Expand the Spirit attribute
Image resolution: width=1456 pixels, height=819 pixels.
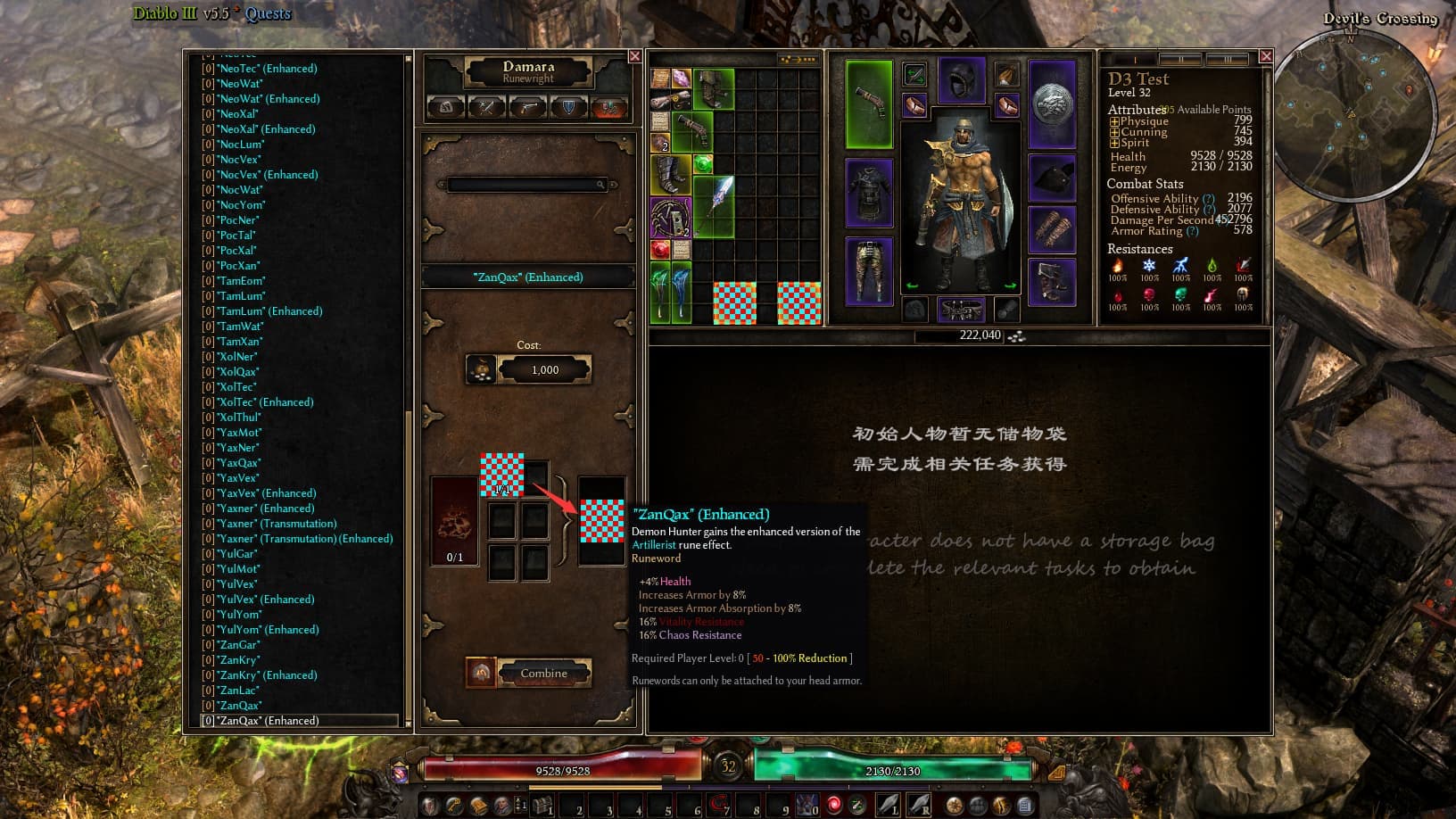[1114, 143]
